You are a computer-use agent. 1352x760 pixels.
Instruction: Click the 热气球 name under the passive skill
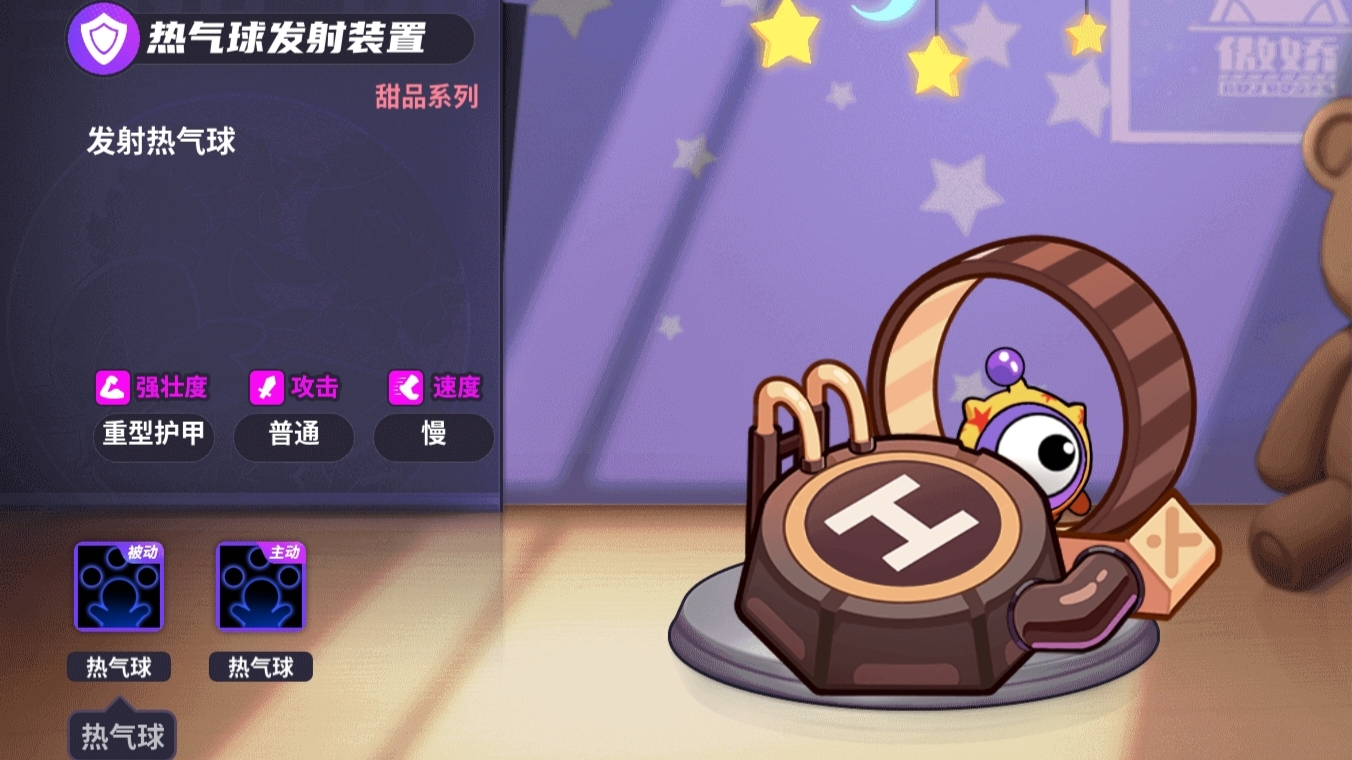coord(119,667)
